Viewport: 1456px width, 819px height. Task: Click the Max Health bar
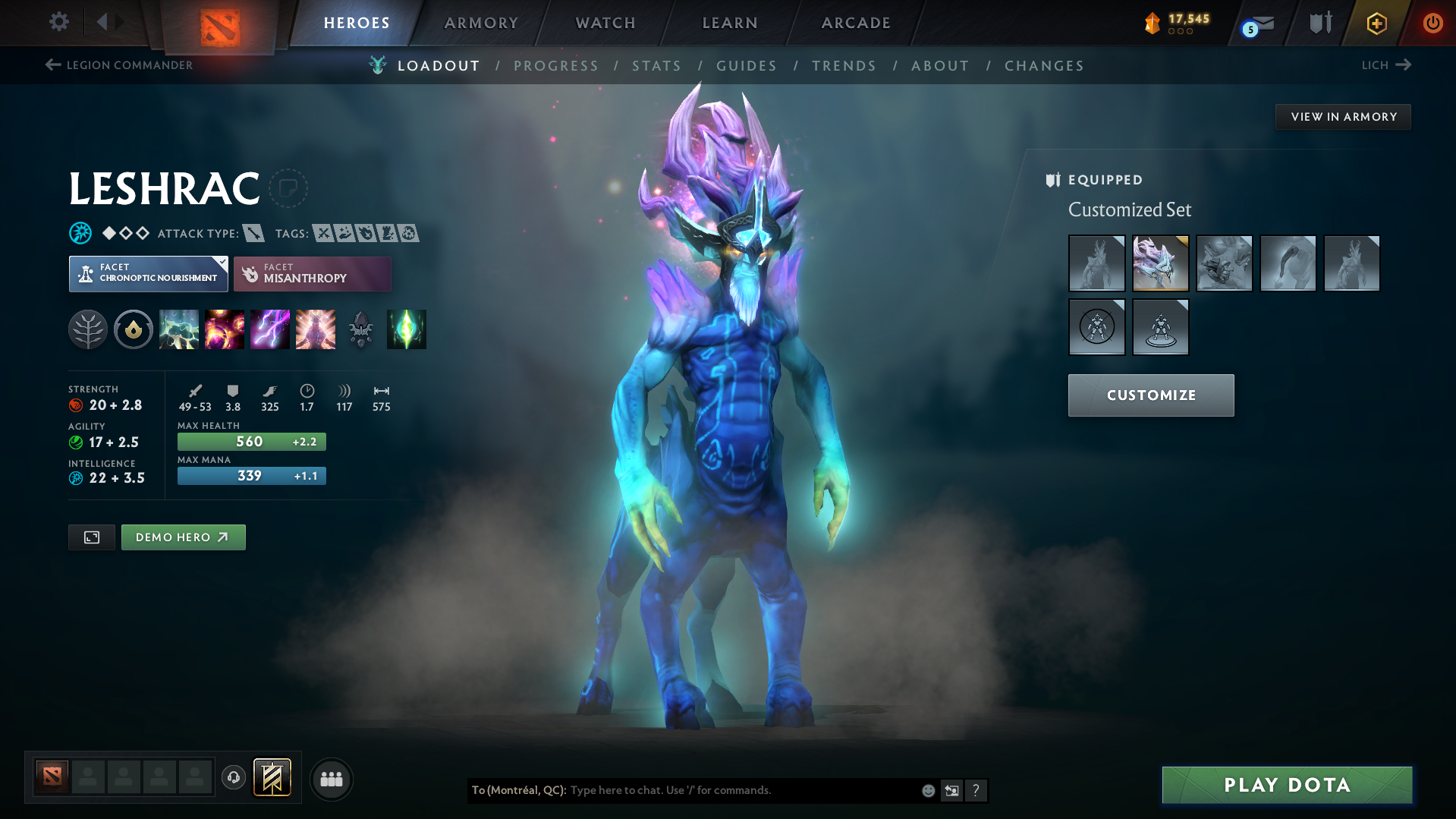tap(251, 441)
